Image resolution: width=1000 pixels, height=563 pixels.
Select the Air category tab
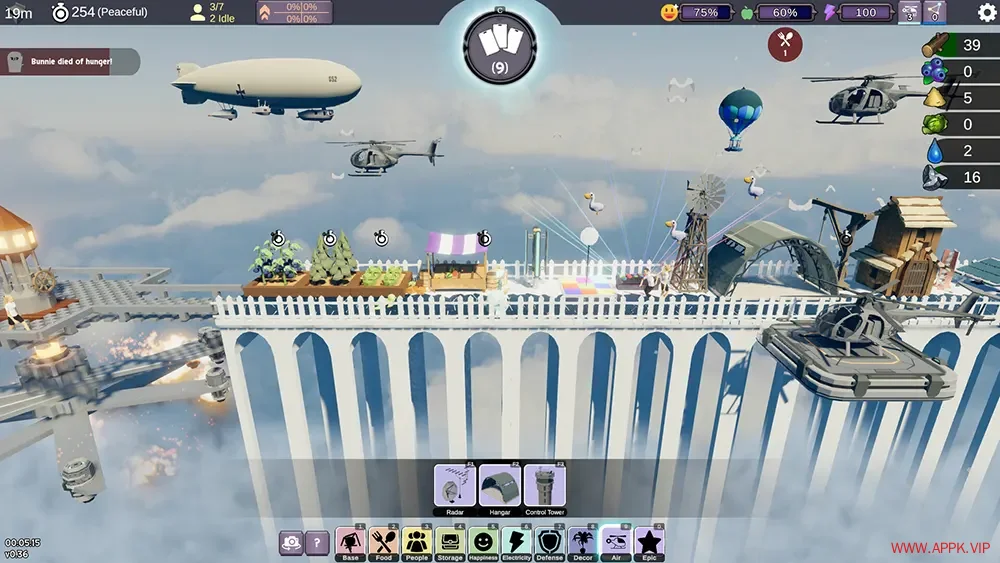(616, 543)
